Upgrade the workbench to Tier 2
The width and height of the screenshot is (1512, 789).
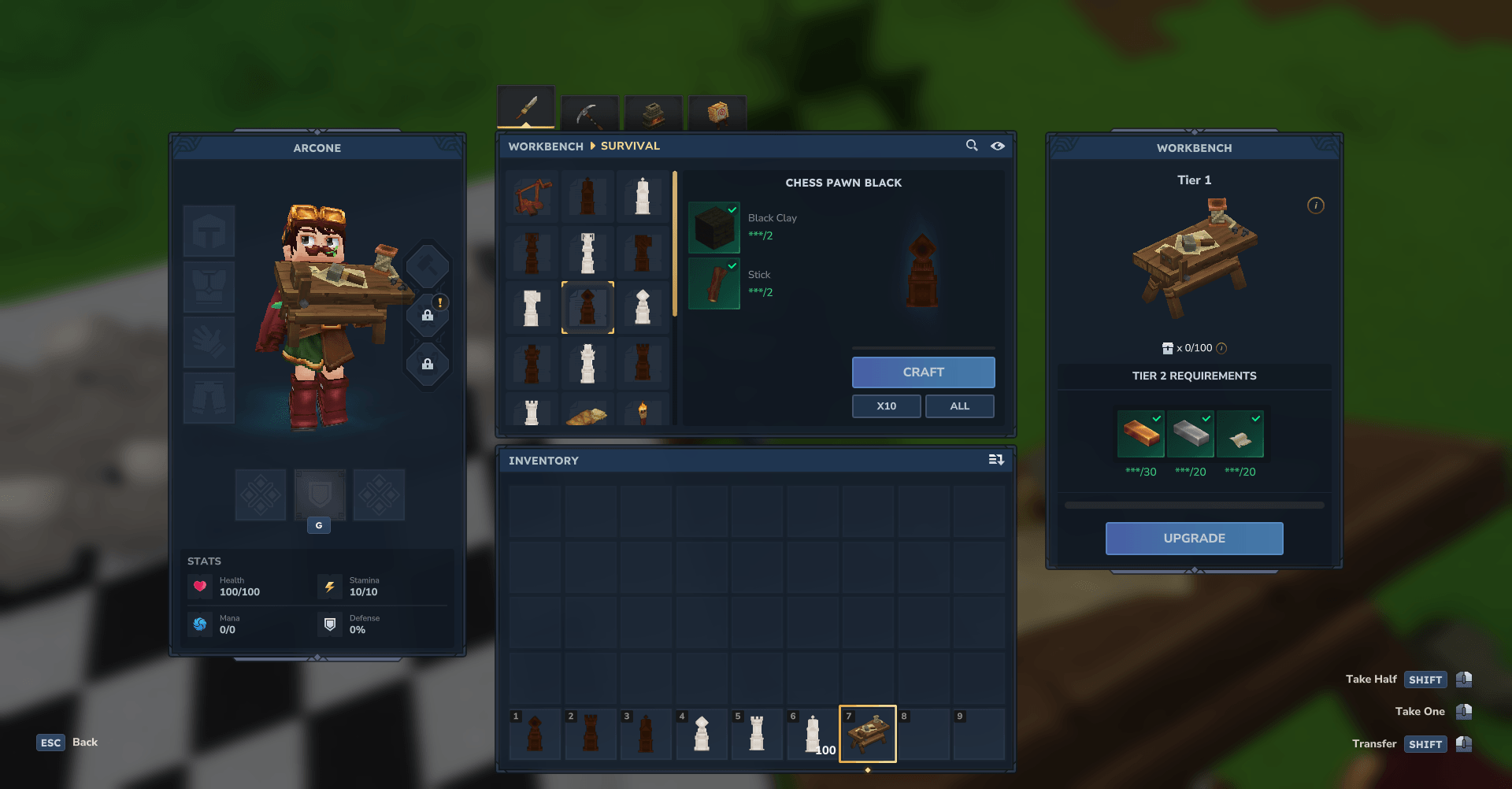(x=1194, y=539)
